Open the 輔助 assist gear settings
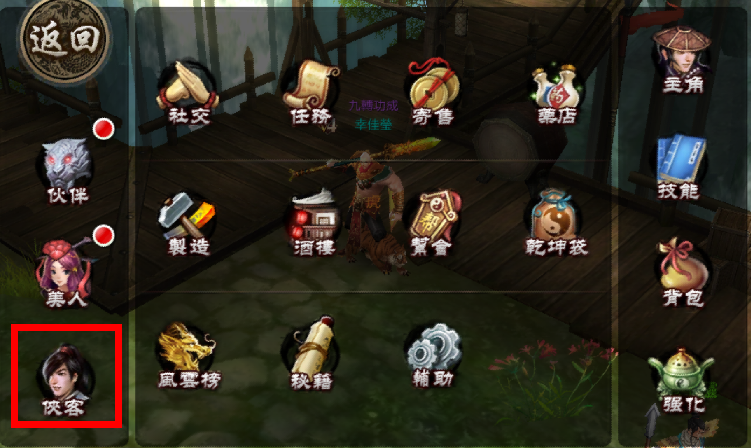Image resolution: width=751 pixels, height=448 pixels. [x=433, y=354]
